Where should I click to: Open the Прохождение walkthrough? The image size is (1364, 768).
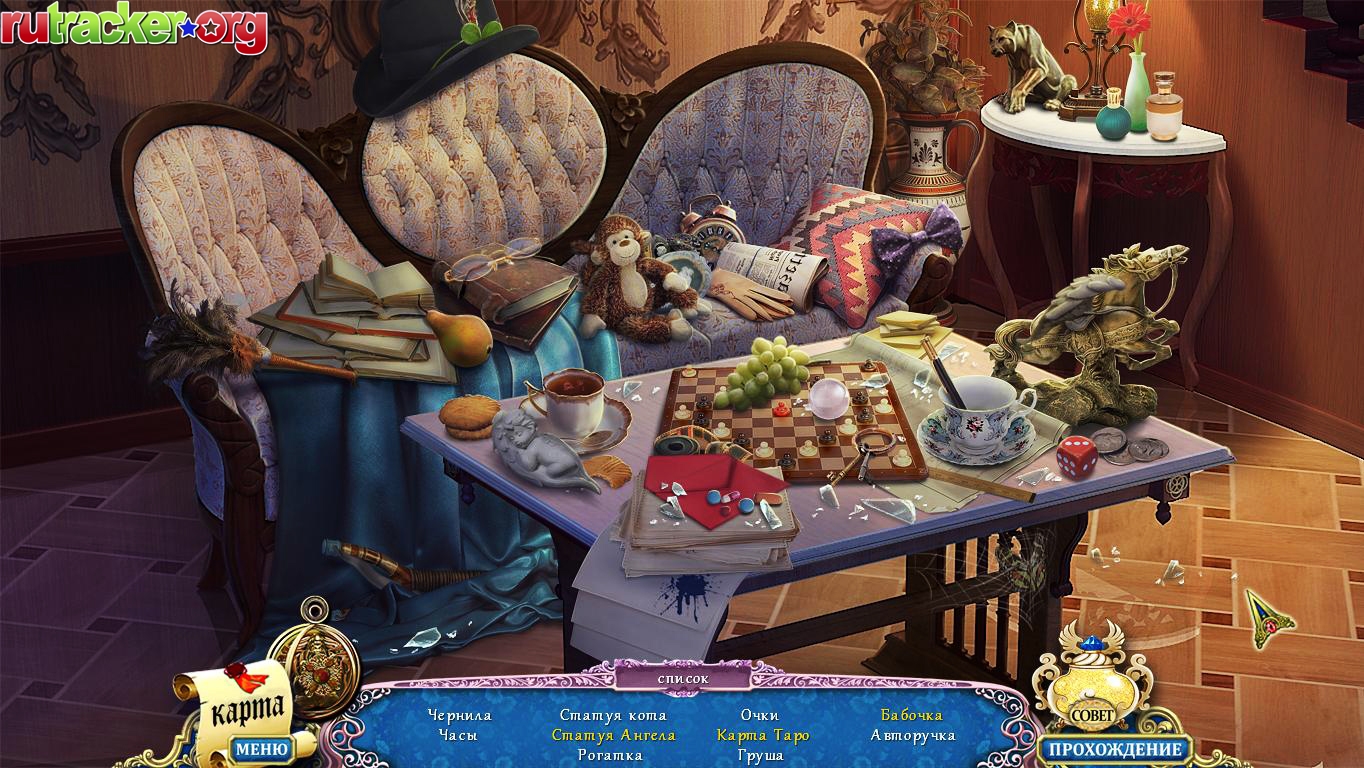(x=1115, y=748)
